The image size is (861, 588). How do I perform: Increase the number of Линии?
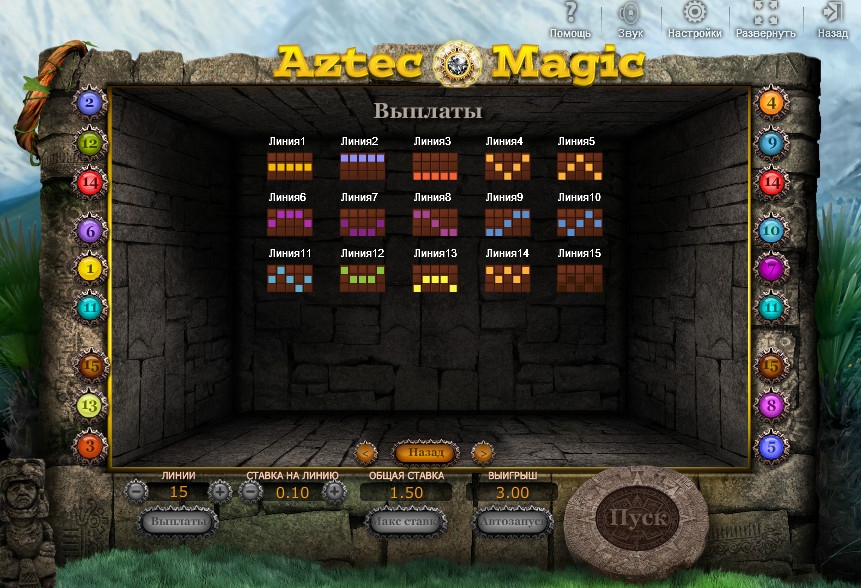pyautogui.click(x=220, y=492)
